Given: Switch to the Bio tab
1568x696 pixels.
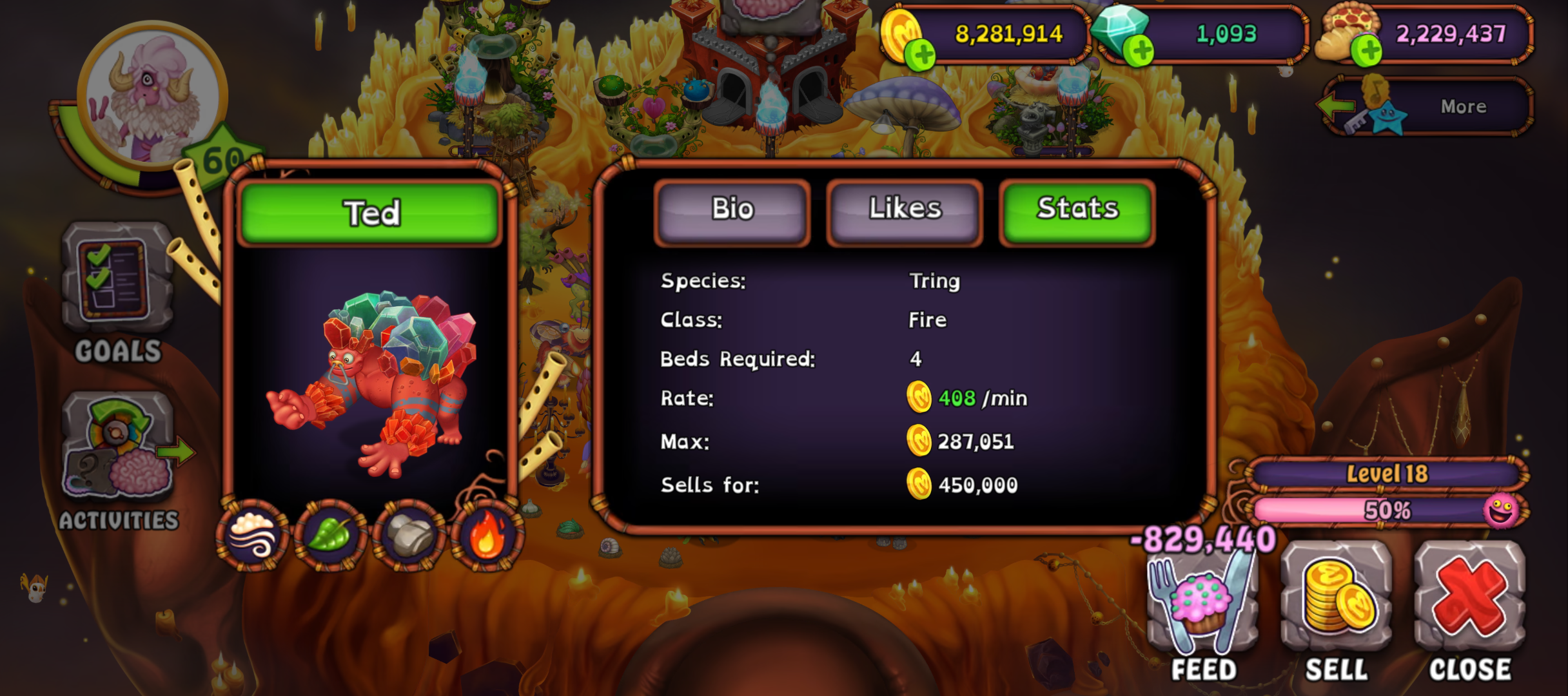Looking at the screenshot, I should 732,211.
